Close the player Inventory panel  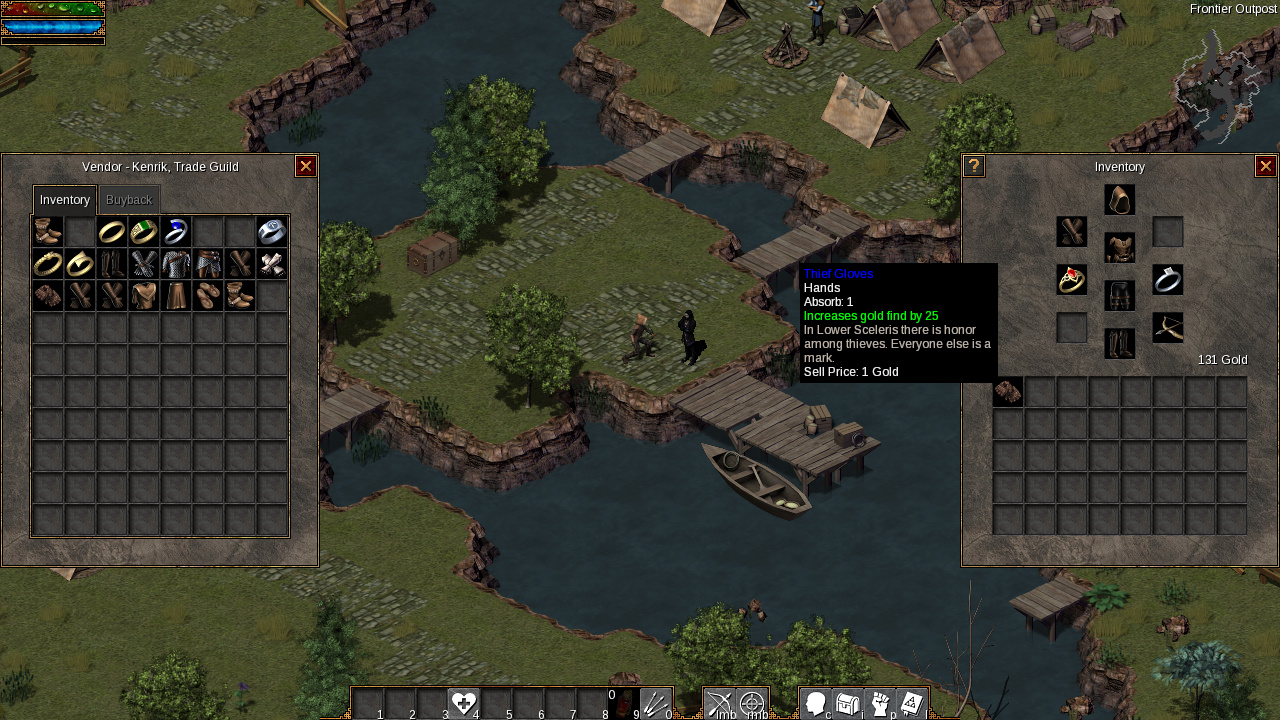(1266, 167)
